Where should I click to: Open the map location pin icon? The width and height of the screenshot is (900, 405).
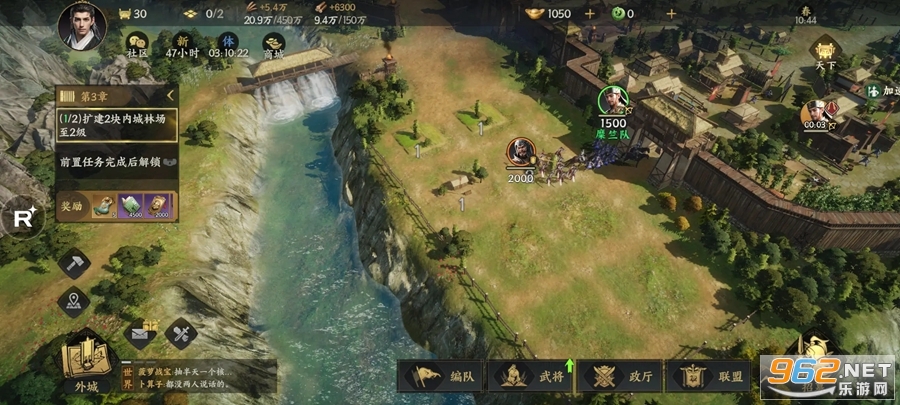point(74,300)
